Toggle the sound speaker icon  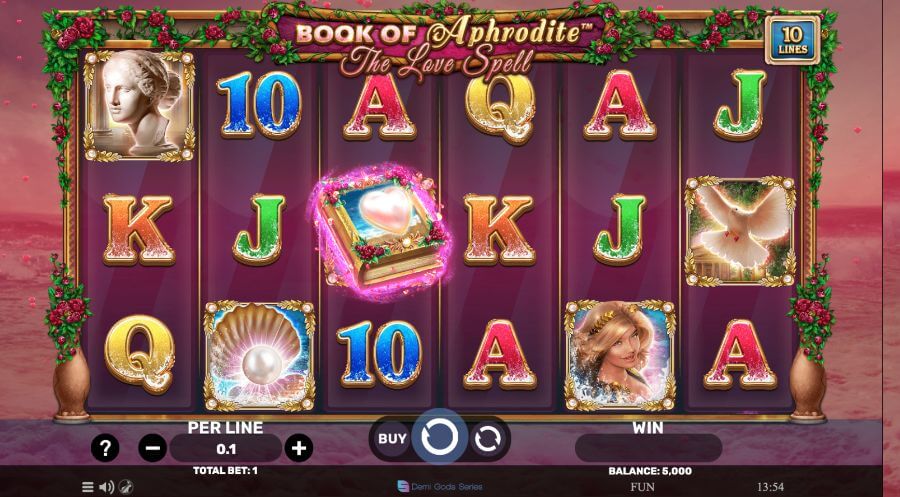click(x=107, y=487)
